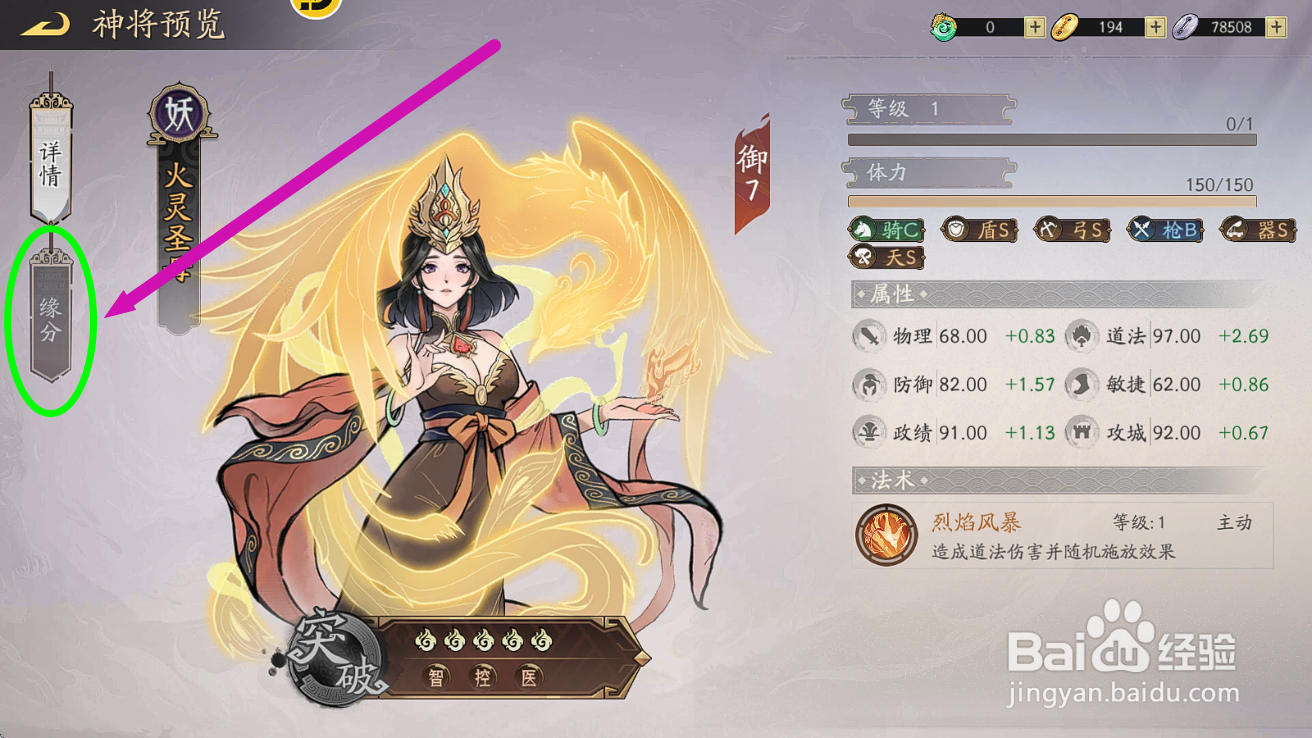This screenshot has width=1312, height=738.
Task: Click the 妖 faction emblem above the name
Action: pyautogui.click(x=180, y=113)
